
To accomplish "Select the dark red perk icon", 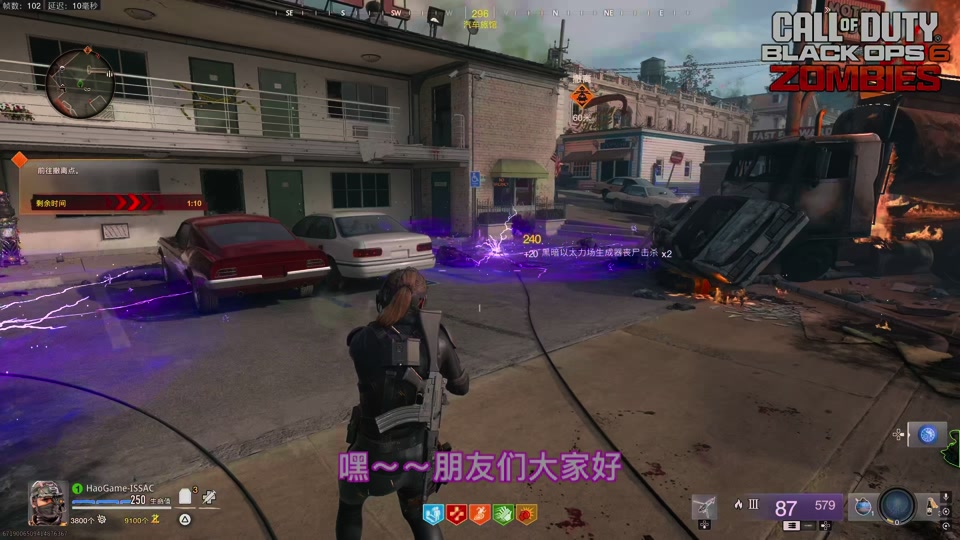I will 456,514.
